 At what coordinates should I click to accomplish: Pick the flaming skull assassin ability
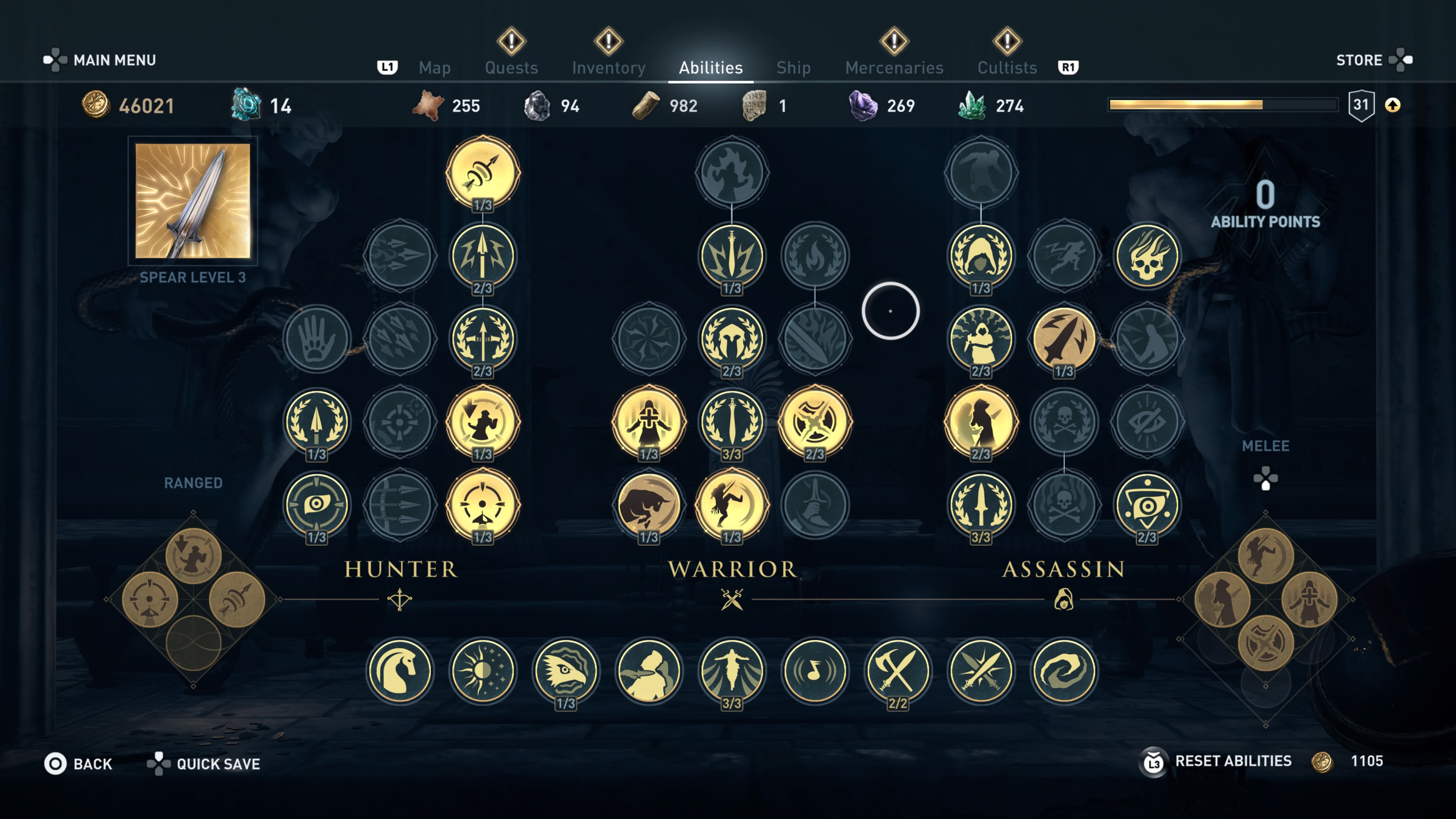[x=1147, y=256]
